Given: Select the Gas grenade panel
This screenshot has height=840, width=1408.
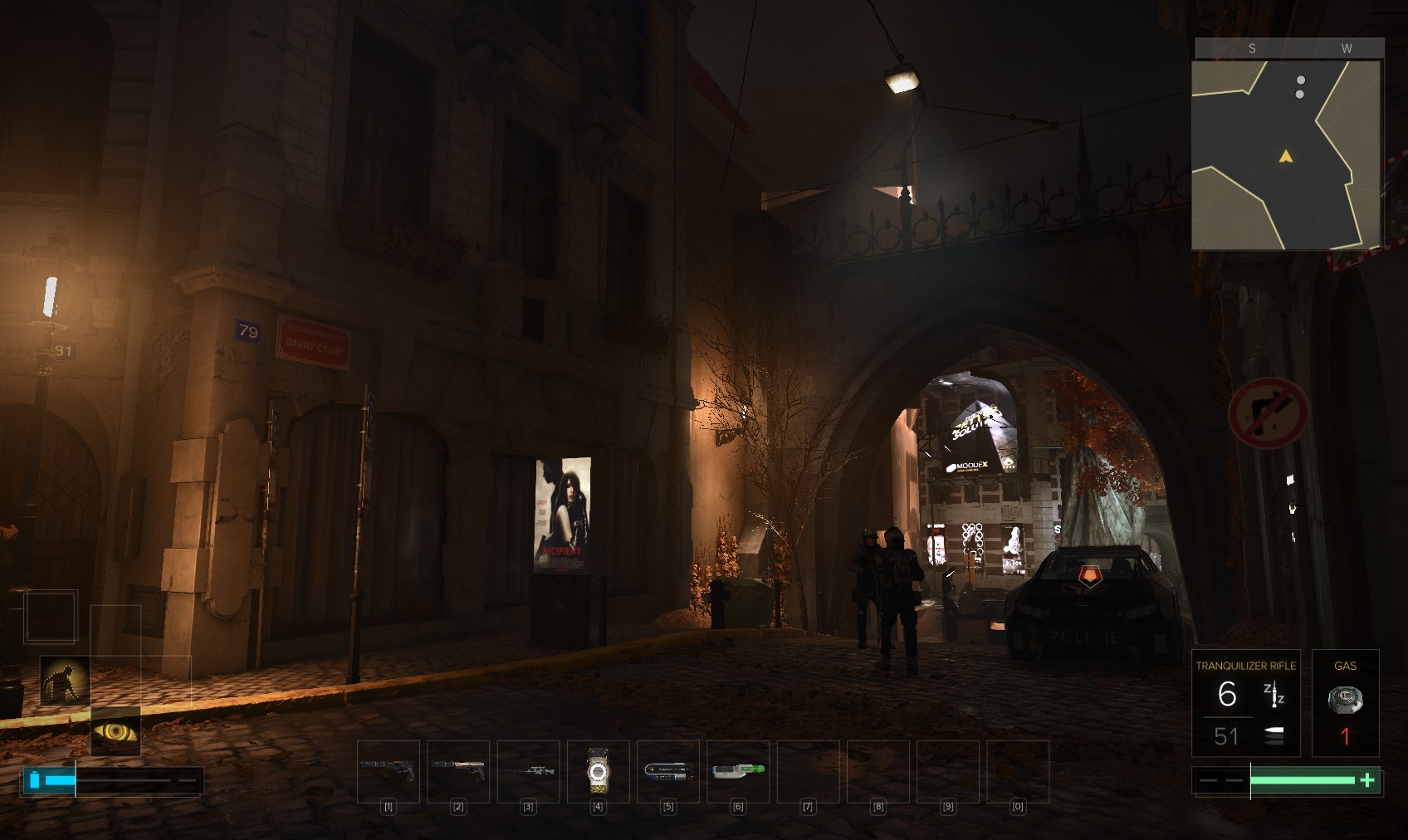Looking at the screenshot, I should coord(1345,703).
